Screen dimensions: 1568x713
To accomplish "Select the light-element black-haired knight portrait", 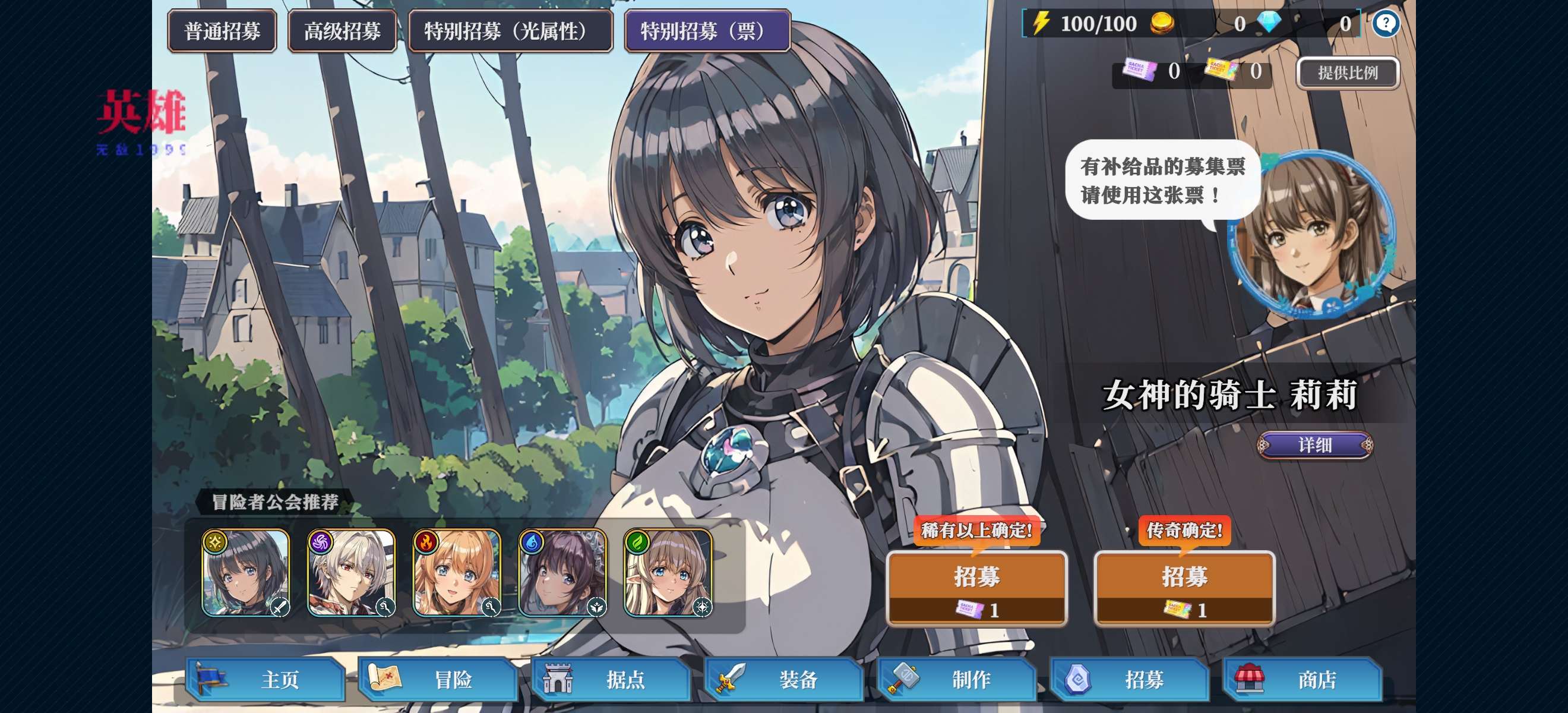I will (x=246, y=573).
